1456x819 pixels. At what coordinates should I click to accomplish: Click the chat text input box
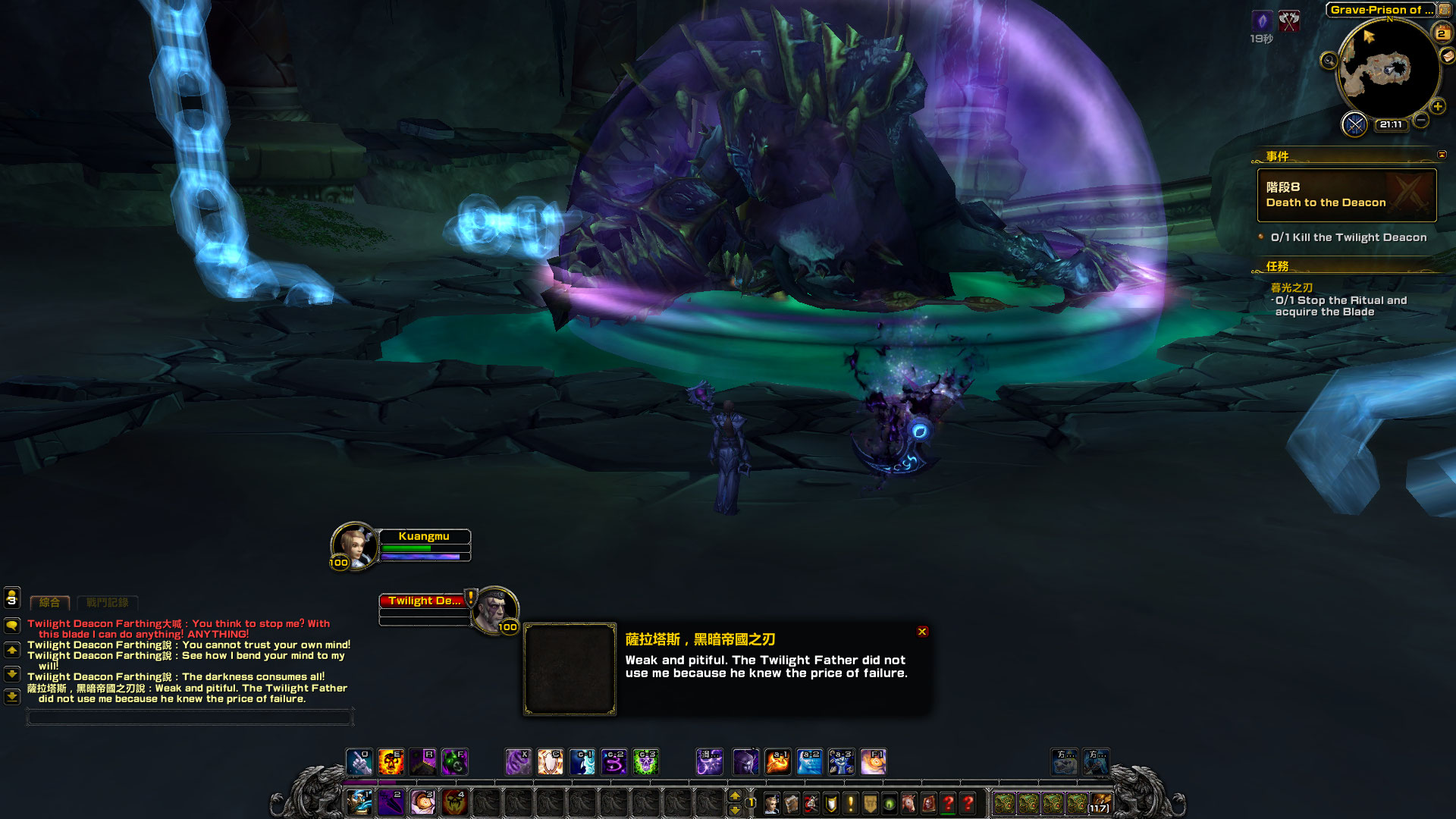tap(190, 717)
